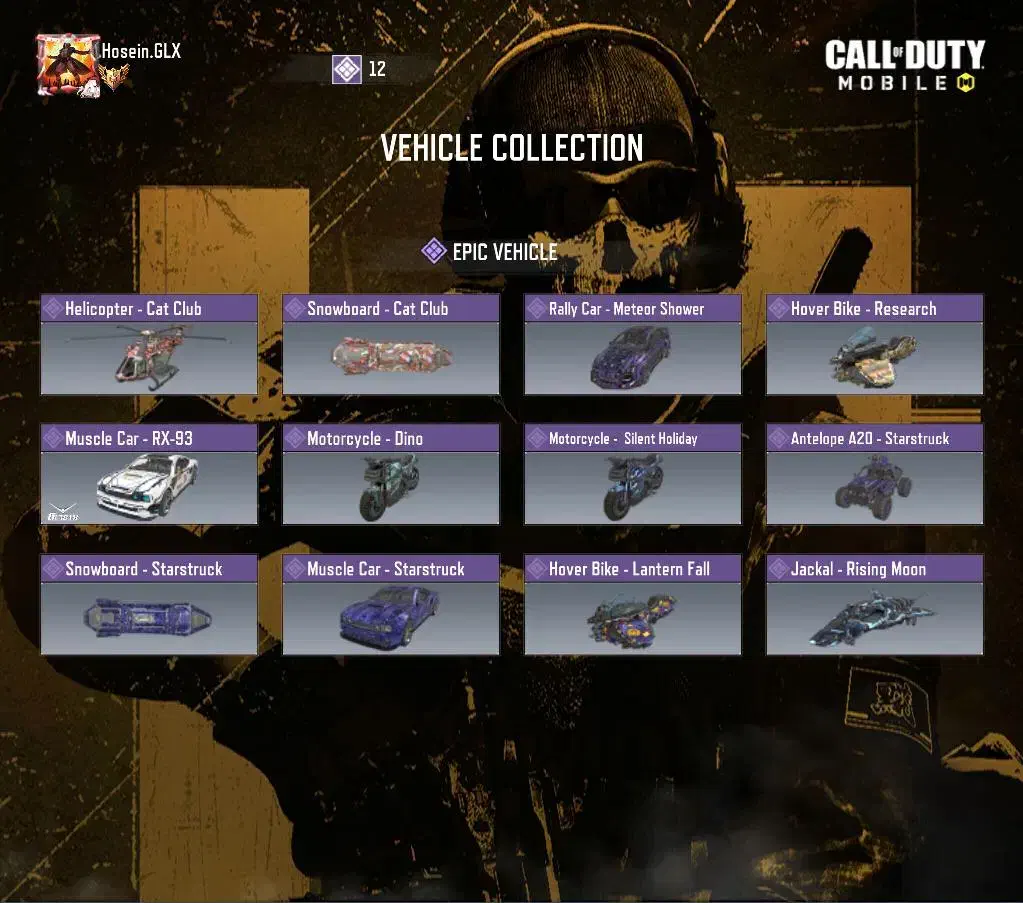
Task: Select the Jackal - Rising Moon card
Action: point(875,605)
